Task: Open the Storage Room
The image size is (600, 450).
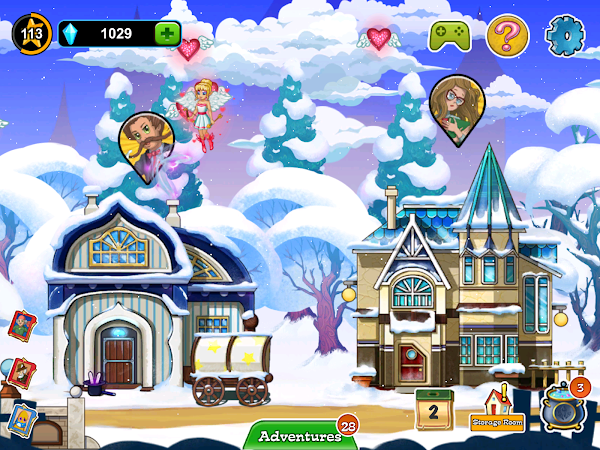Action: pyautogui.click(x=497, y=408)
